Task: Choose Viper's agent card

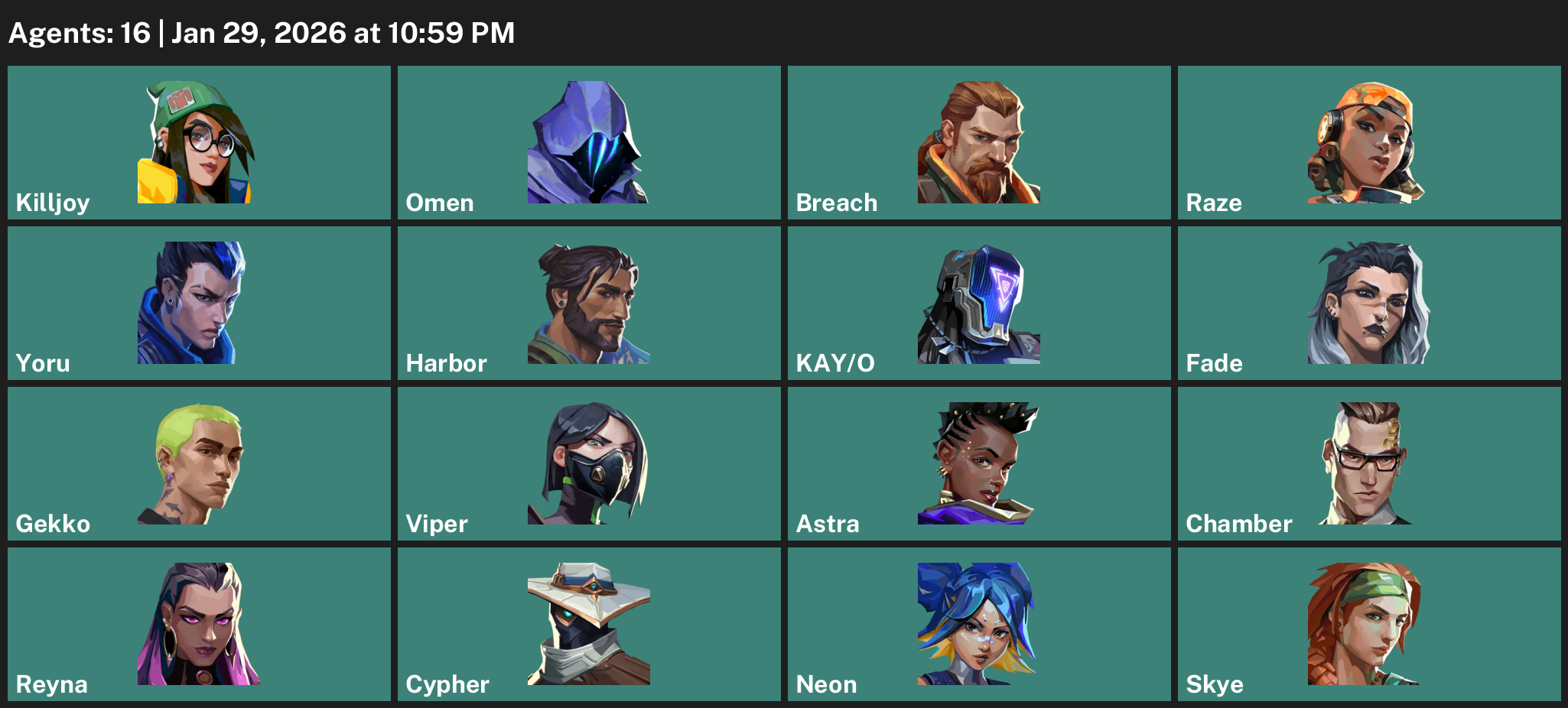Action: click(589, 463)
